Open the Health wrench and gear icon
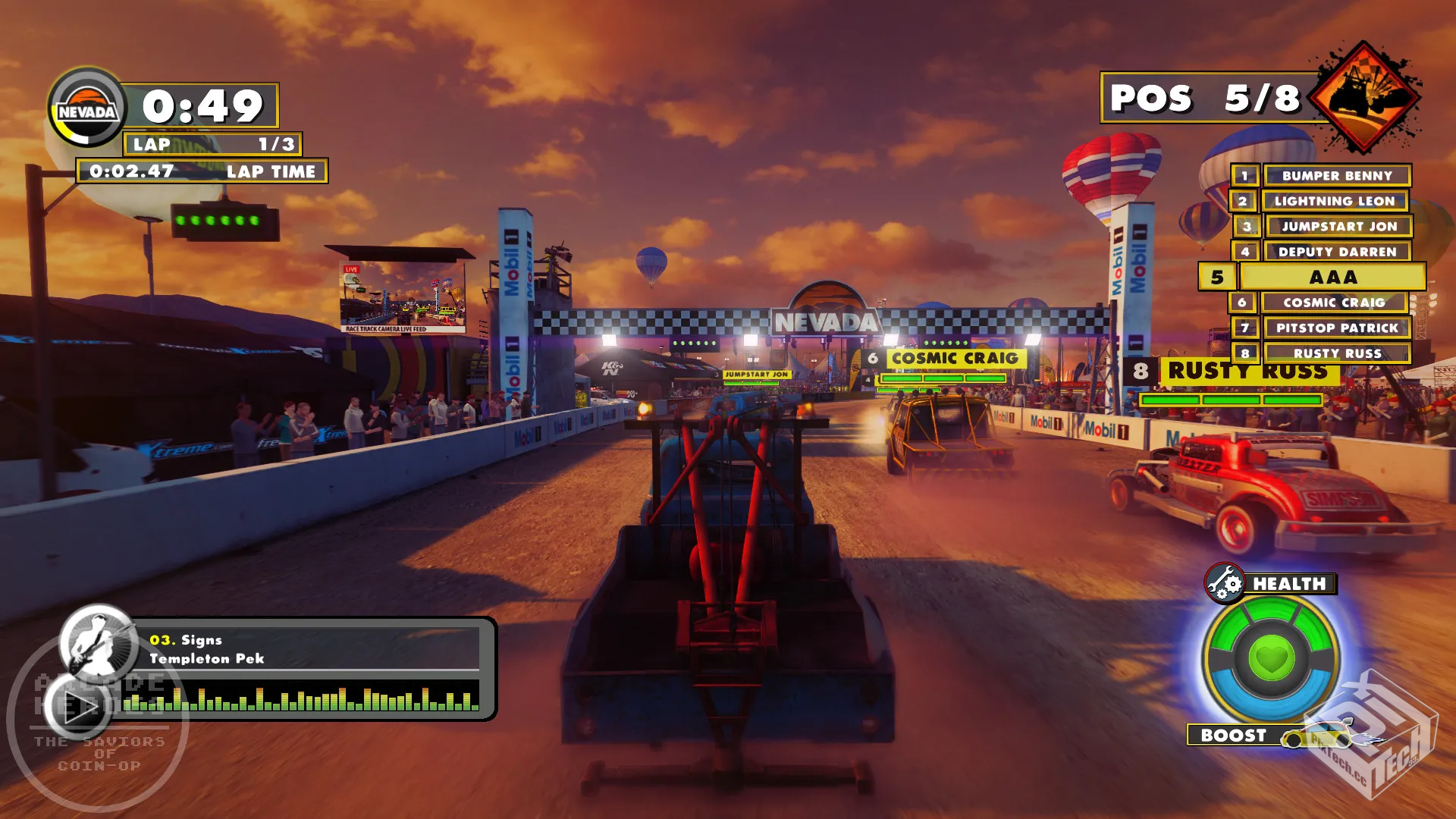The width and height of the screenshot is (1456, 819). click(1224, 583)
